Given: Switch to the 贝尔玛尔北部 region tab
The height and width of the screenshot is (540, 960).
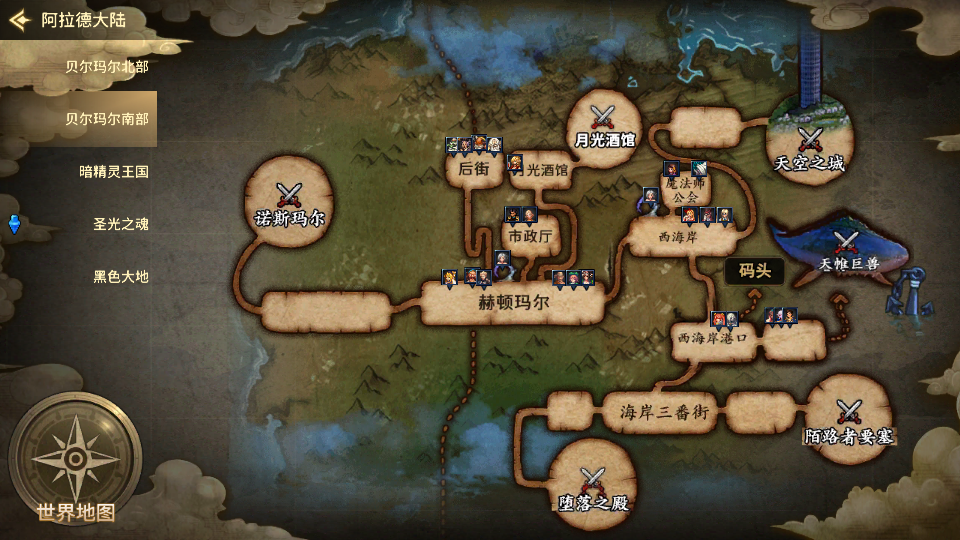Looking at the screenshot, I should pyautogui.click(x=107, y=67).
